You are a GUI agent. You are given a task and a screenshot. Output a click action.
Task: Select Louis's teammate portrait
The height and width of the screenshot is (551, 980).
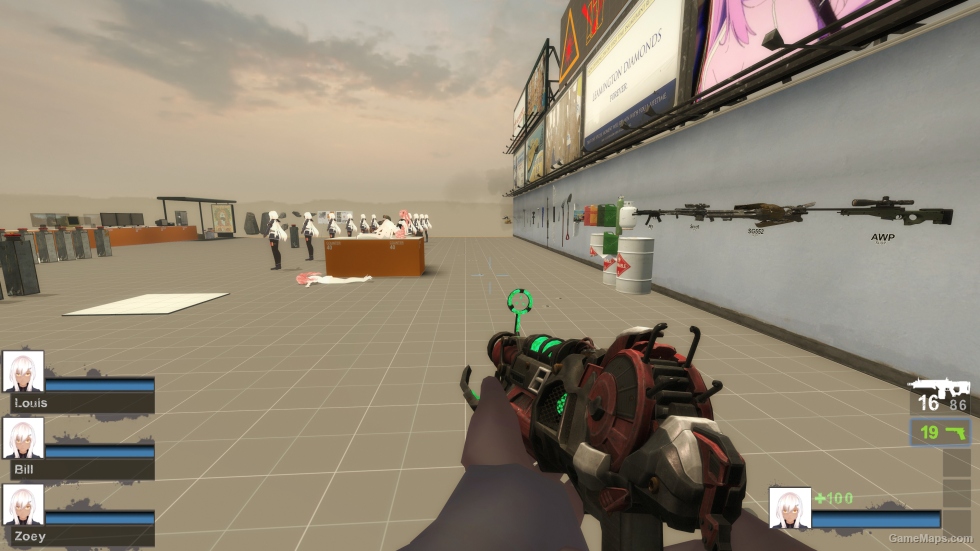pos(23,371)
